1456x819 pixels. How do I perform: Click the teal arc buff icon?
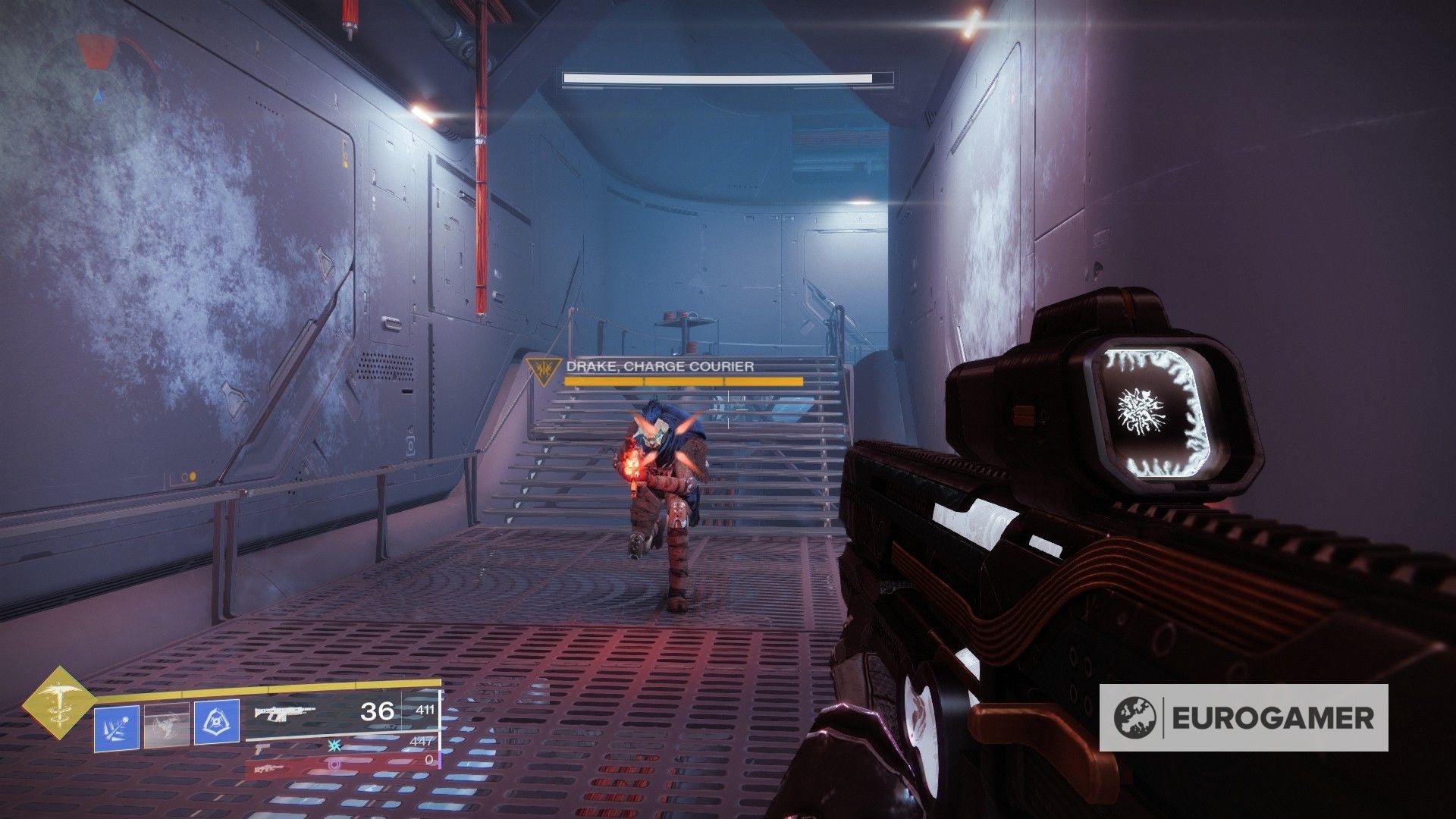point(334,747)
